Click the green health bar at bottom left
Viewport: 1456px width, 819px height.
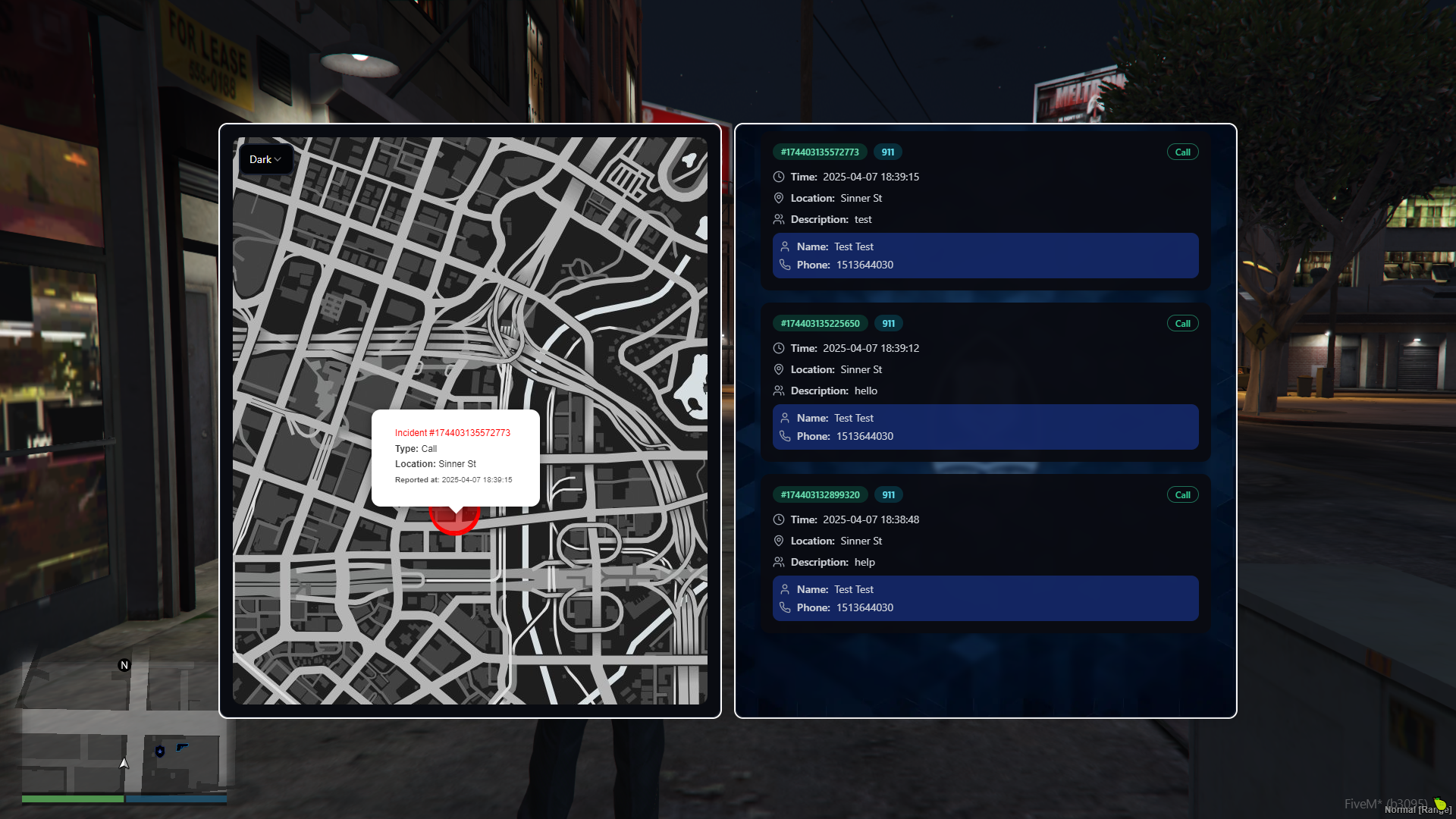[72, 799]
